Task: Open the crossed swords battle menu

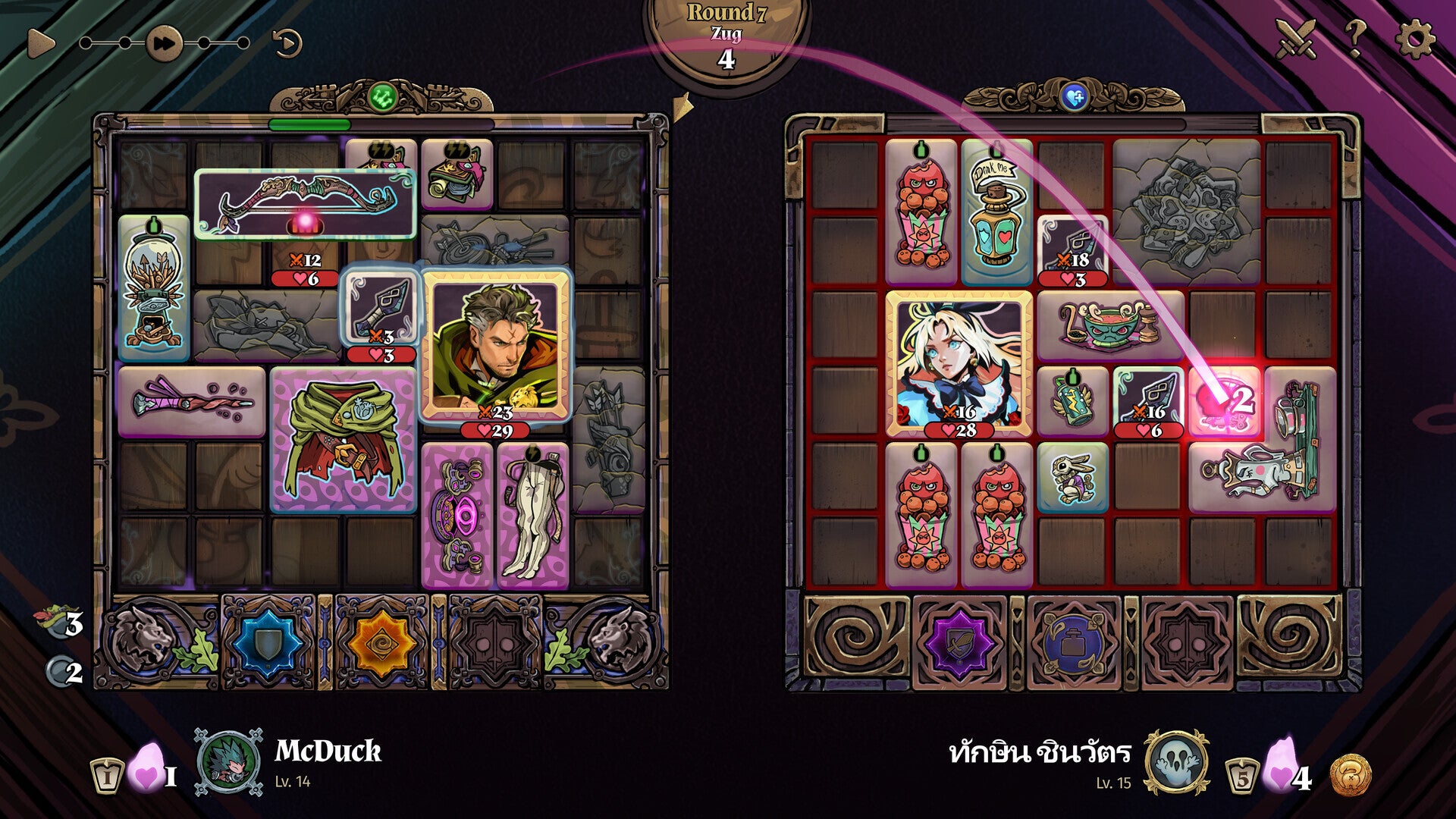Action: (x=1295, y=38)
